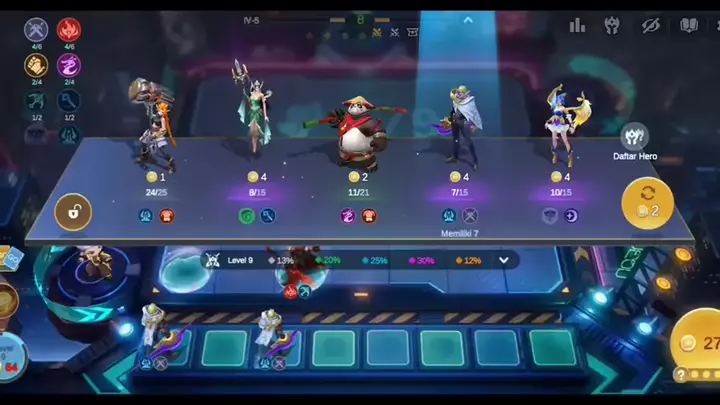Image resolution: width=720 pixels, height=405 pixels.
Task: Collapse the shop with the top arrow
Action: click(x=467, y=20)
